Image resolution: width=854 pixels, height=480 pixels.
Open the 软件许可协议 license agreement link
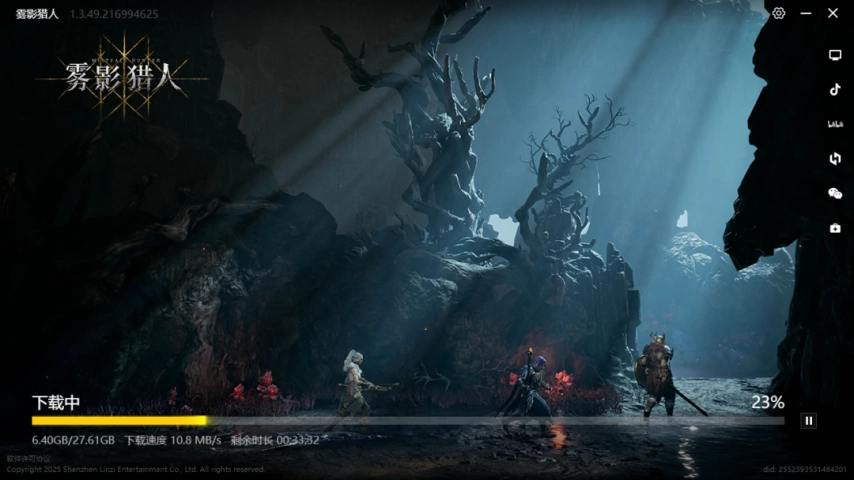tap(28, 459)
